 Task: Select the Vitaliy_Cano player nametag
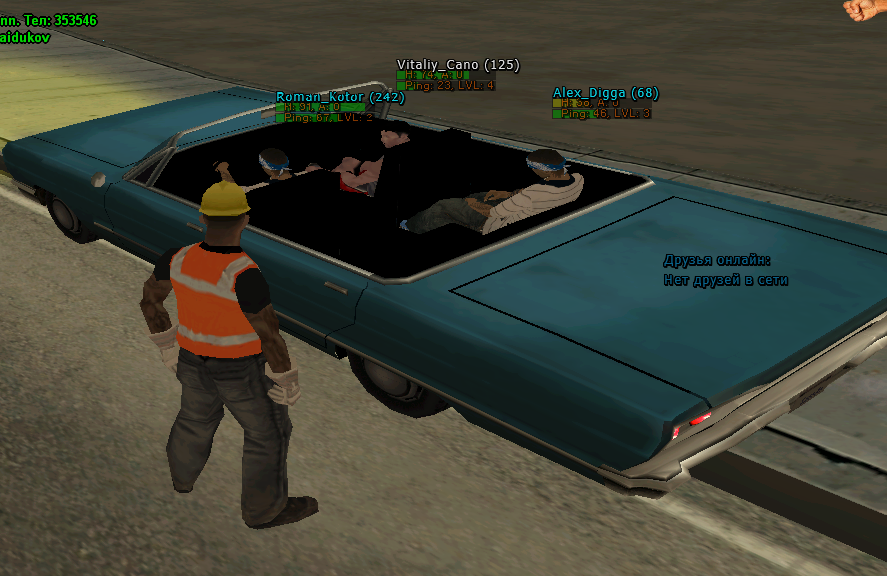[x=458, y=65]
